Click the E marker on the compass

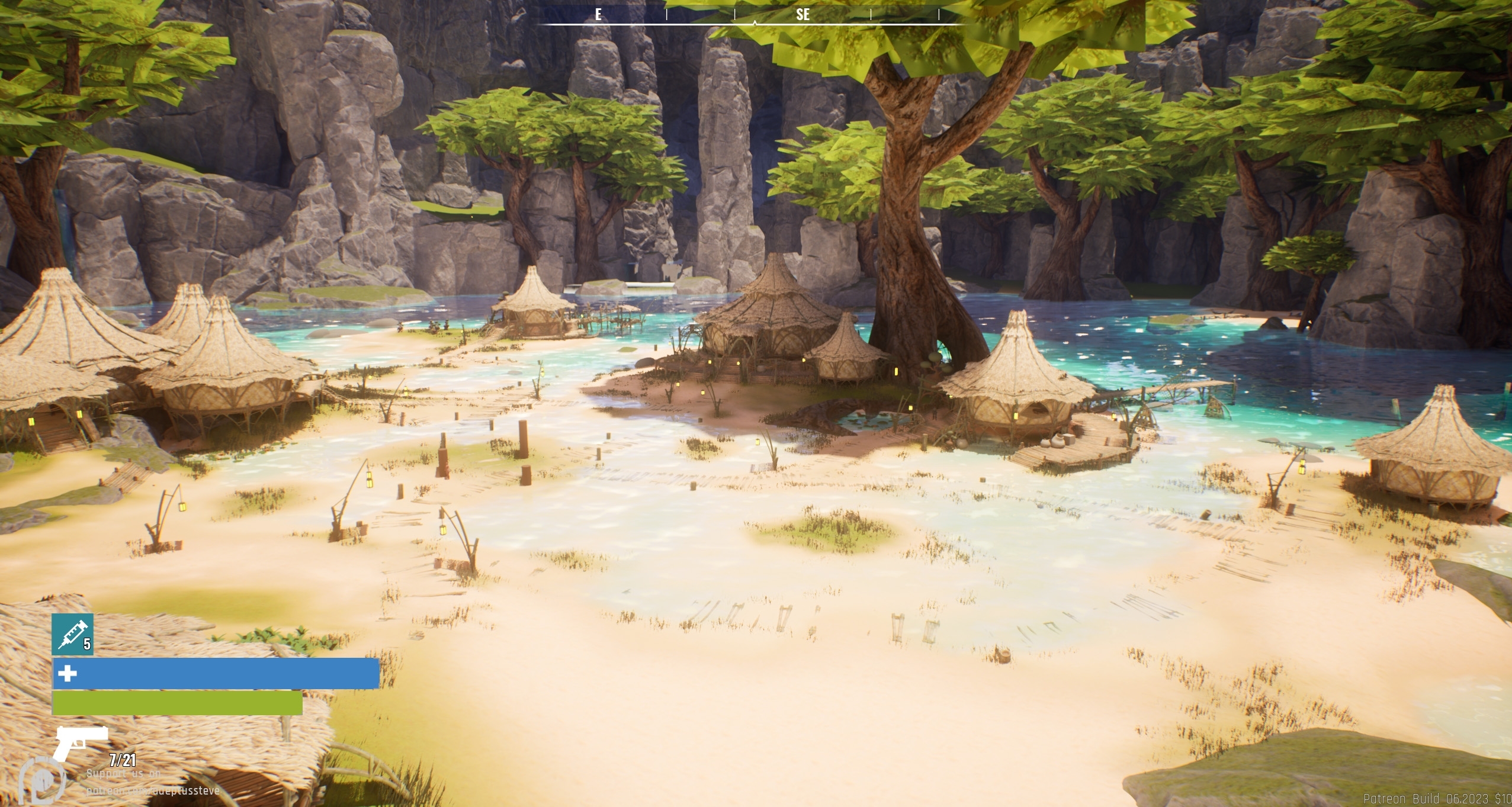598,15
